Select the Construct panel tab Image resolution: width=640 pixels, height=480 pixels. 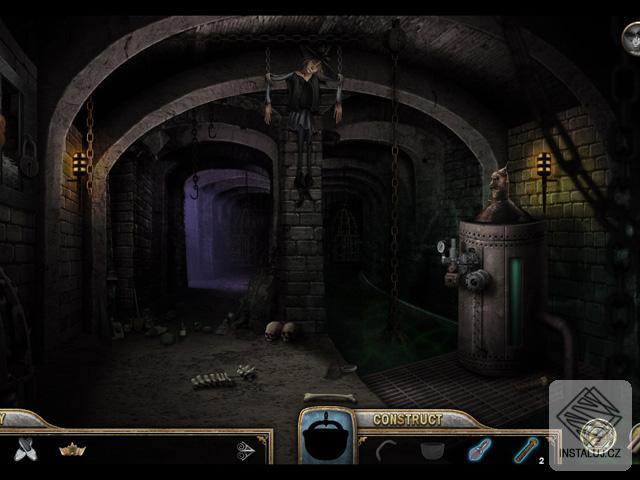point(407,419)
